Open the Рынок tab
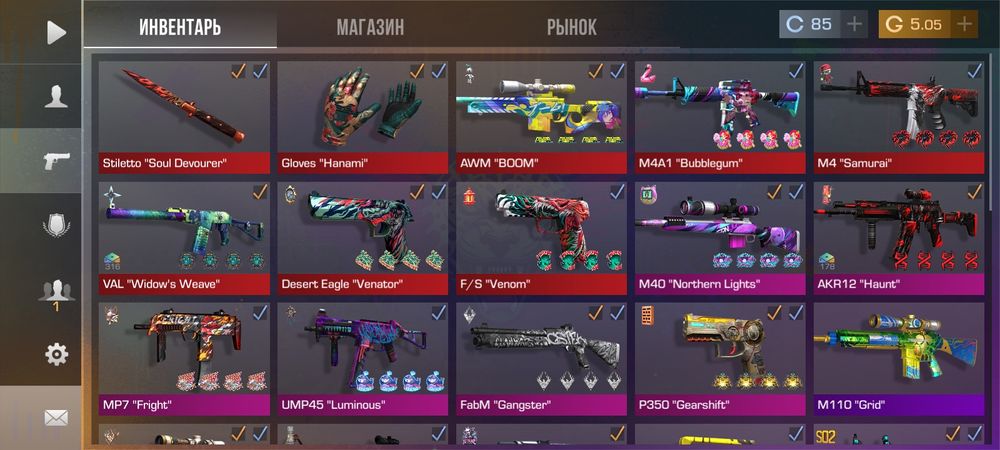This screenshot has height=450, width=1000. click(x=571, y=27)
